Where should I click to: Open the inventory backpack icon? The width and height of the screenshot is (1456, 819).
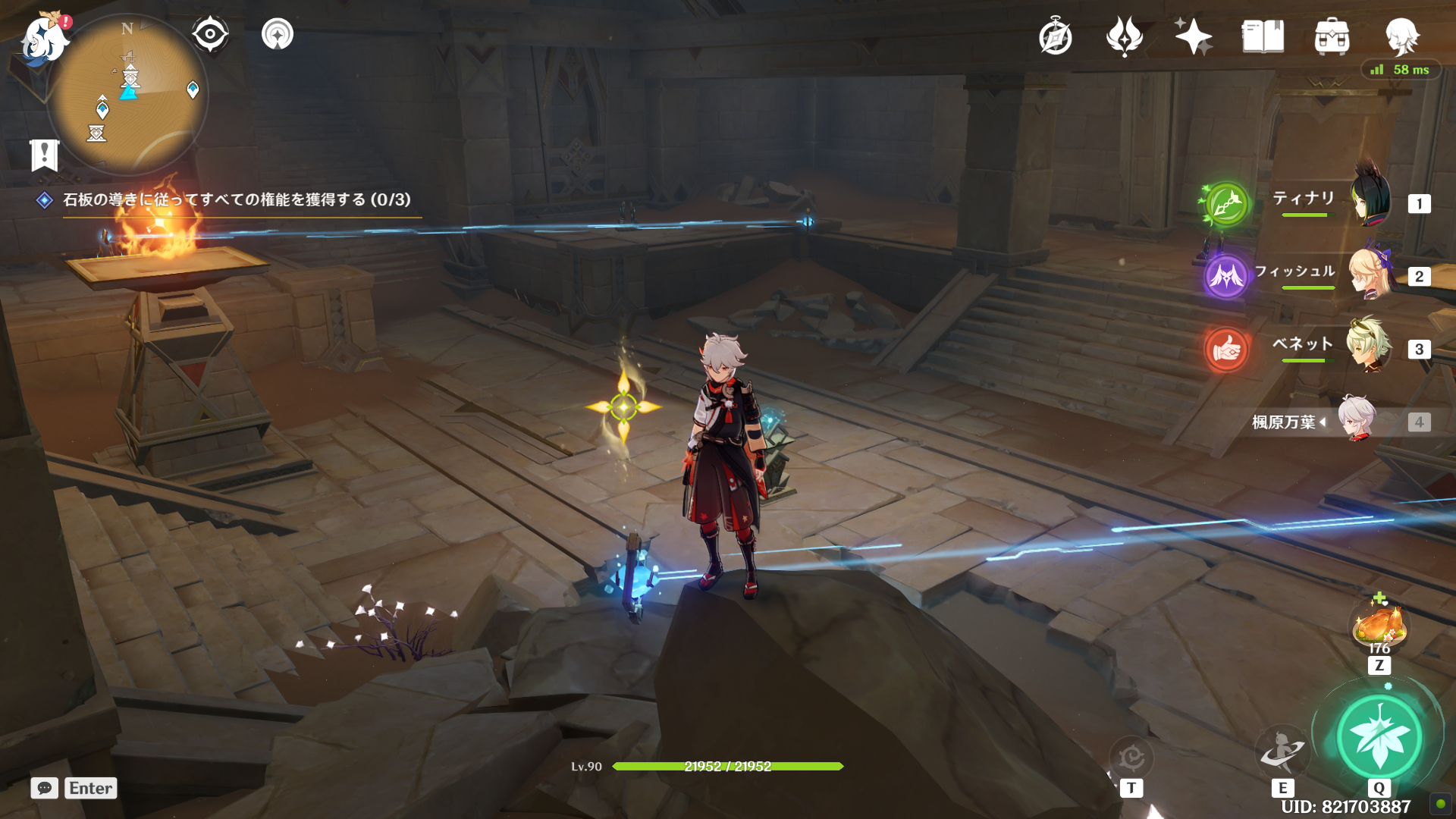click(x=1332, y=37)
